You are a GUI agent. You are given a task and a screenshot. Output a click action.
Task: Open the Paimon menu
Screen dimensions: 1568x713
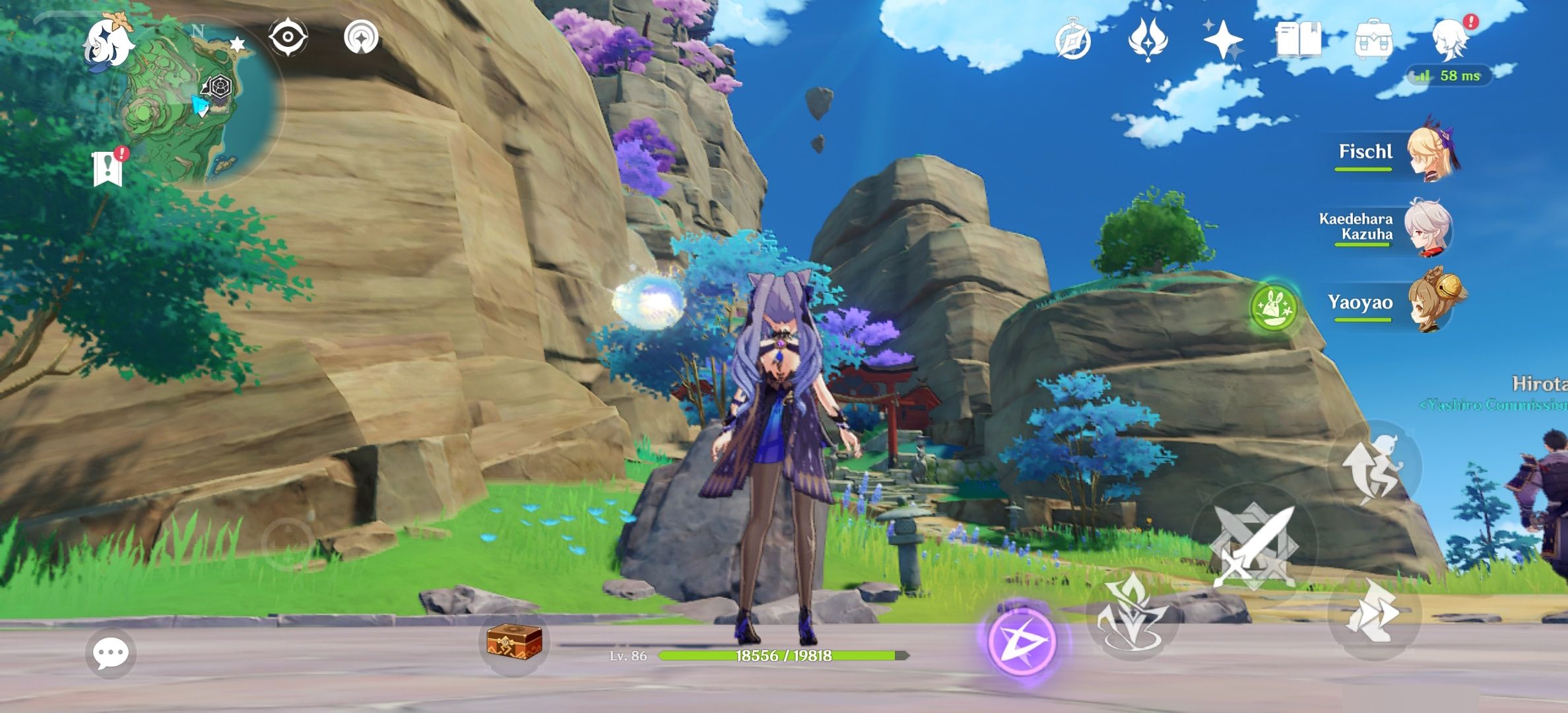click(108, 42)
